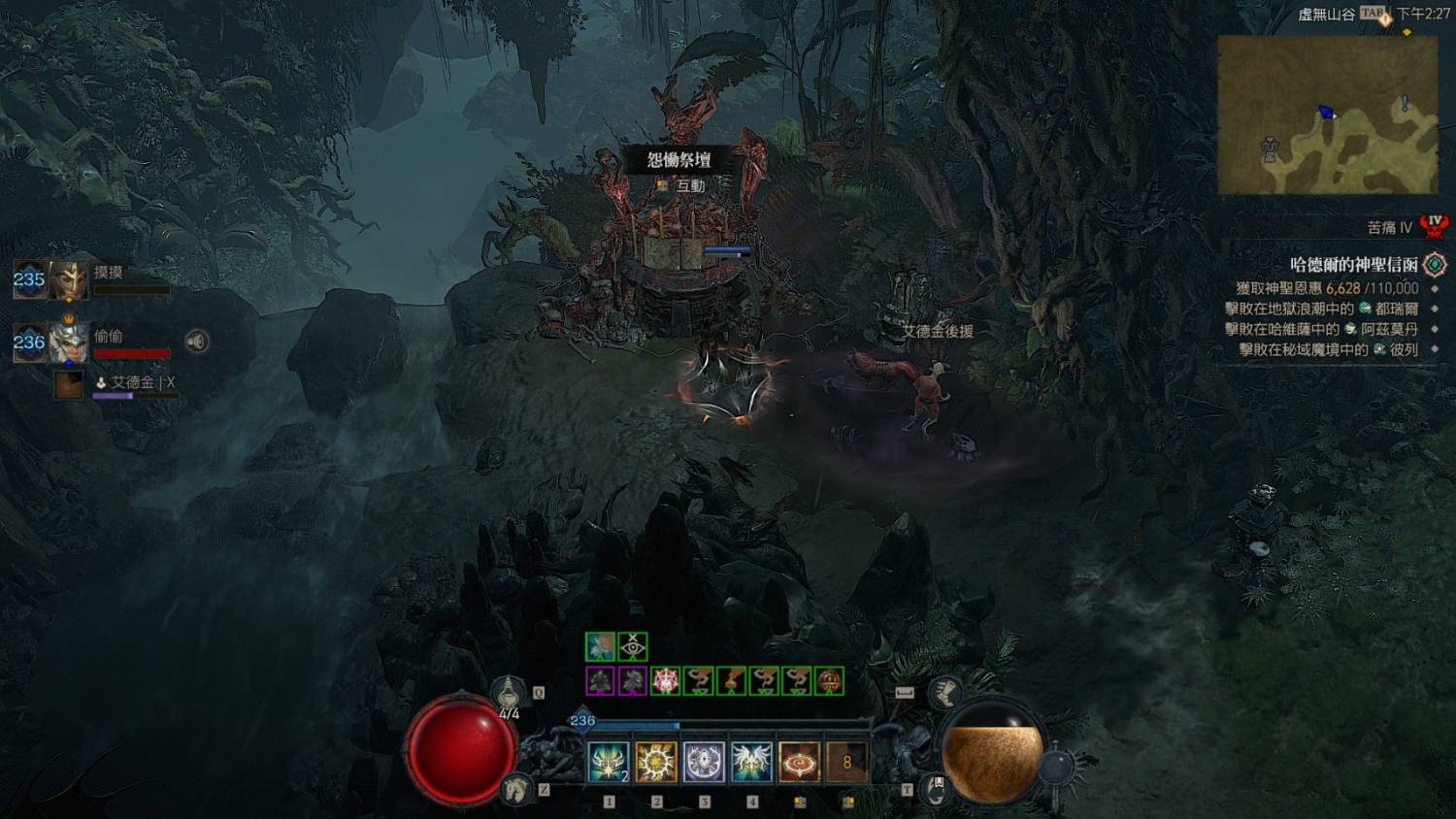Image resolution: width=1456 pixels, height=819 pixels.
Task: Activate the red ground circle skill
Action: tap(799, 763)
